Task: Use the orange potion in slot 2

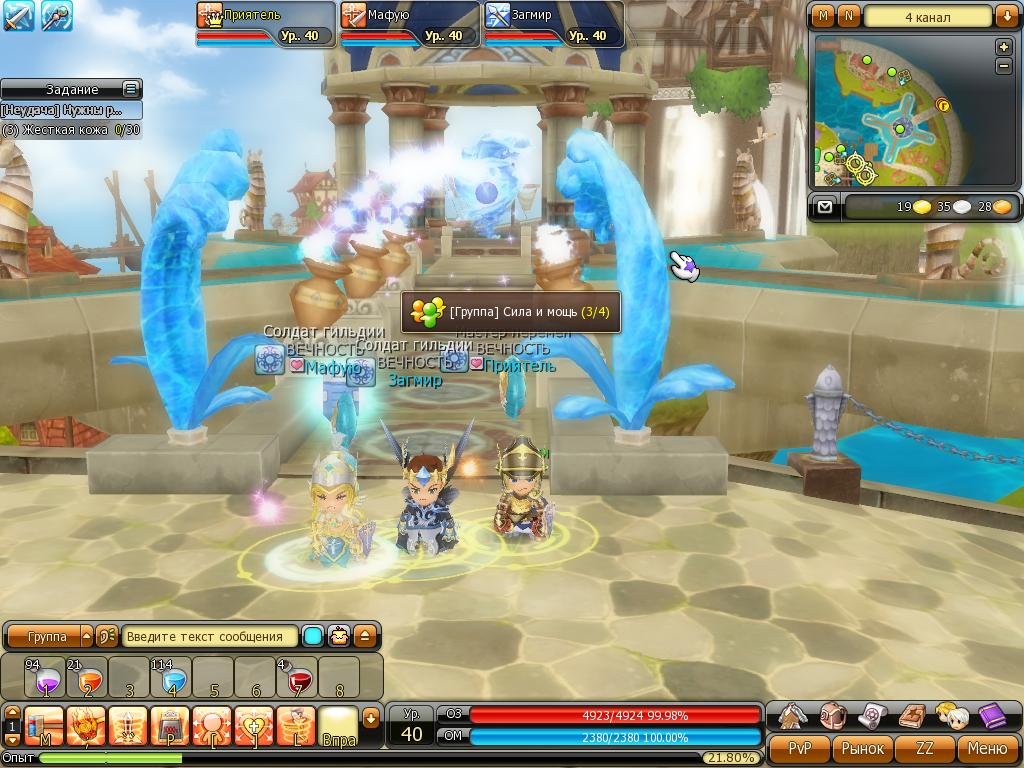Action: (x=87, y=678)
